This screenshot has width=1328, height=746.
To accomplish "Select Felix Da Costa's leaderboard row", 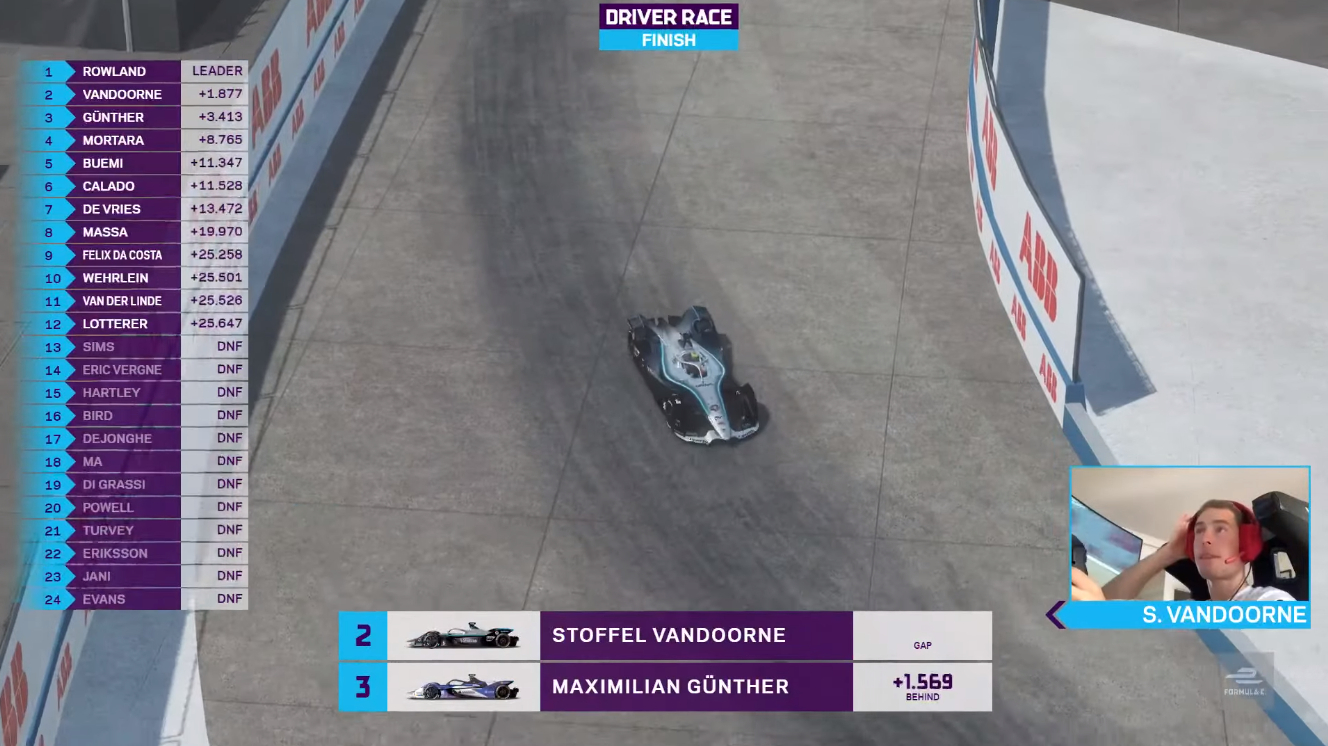I will click(x=136, y=255).
